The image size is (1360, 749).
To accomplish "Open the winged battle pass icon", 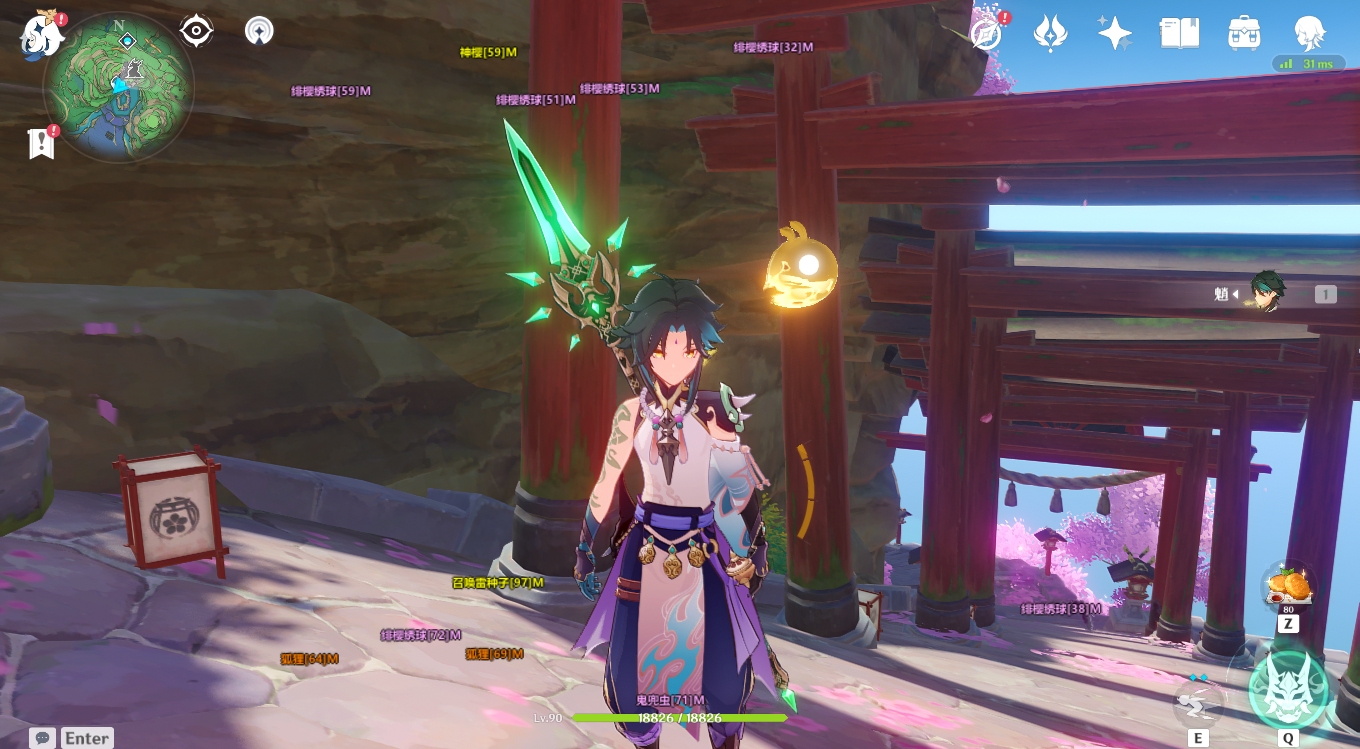I will pyautogui.click(x=1050, y=33).
